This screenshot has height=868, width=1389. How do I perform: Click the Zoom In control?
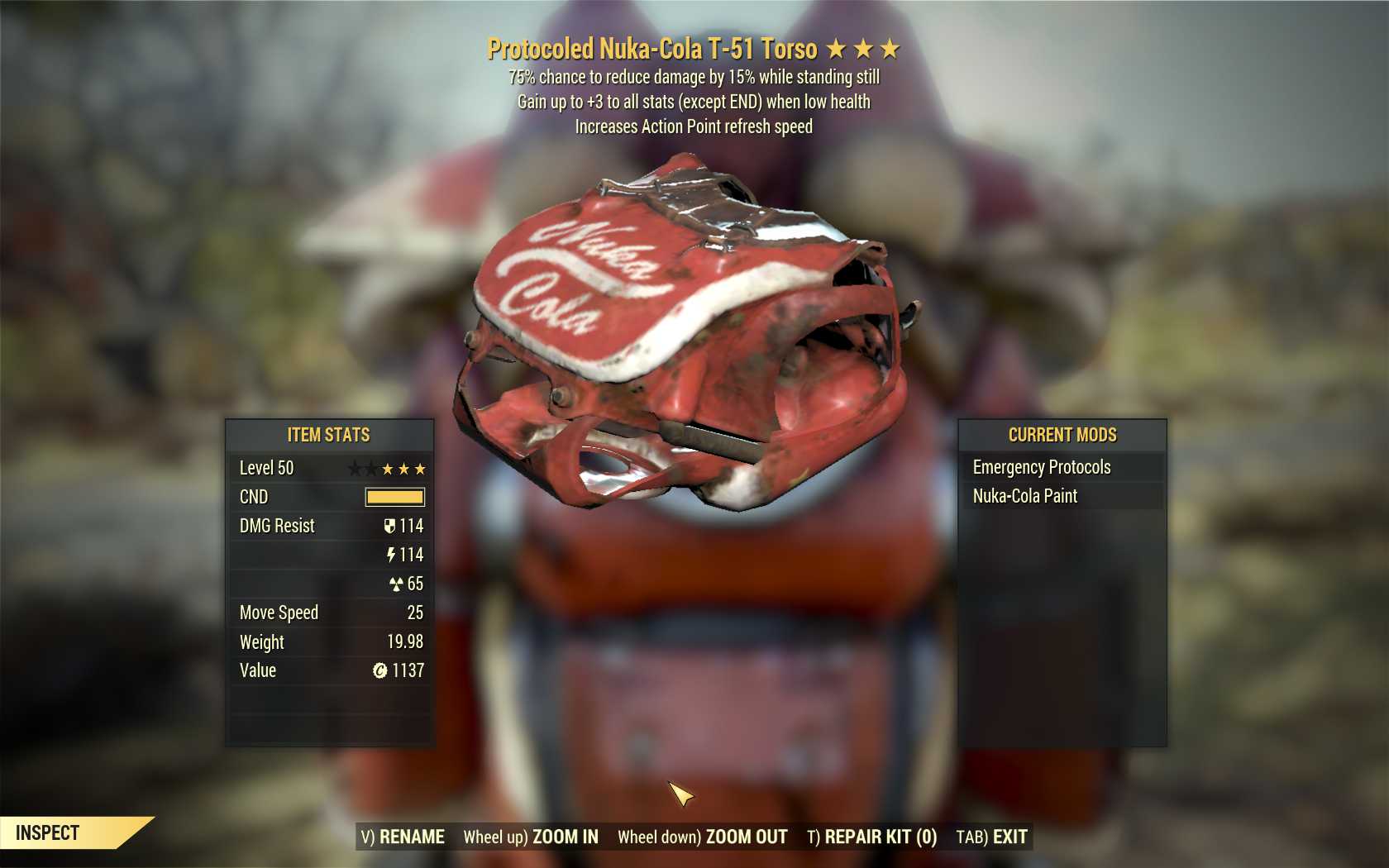point(531,837)
